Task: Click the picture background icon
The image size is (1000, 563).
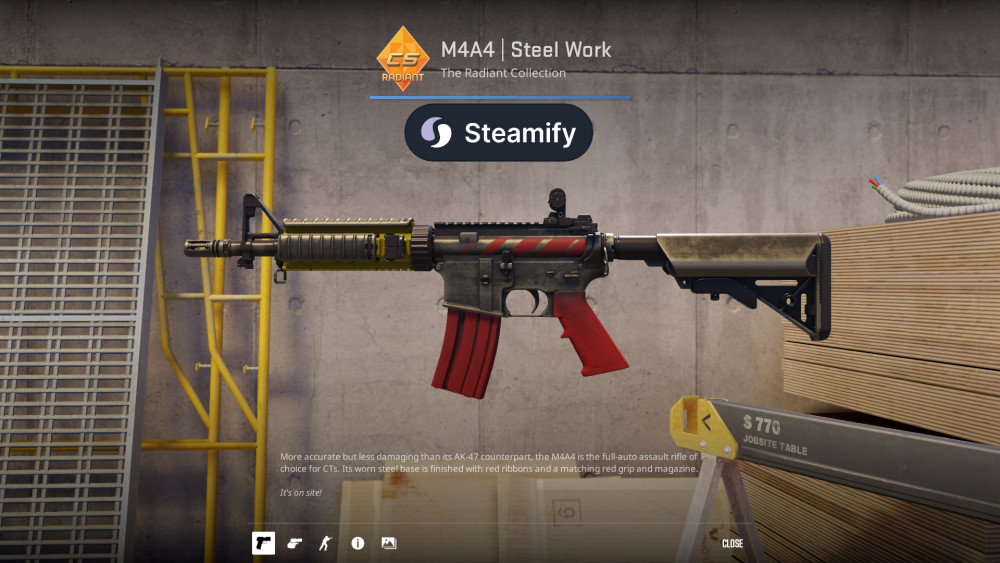Action: [x=389, y=543]
